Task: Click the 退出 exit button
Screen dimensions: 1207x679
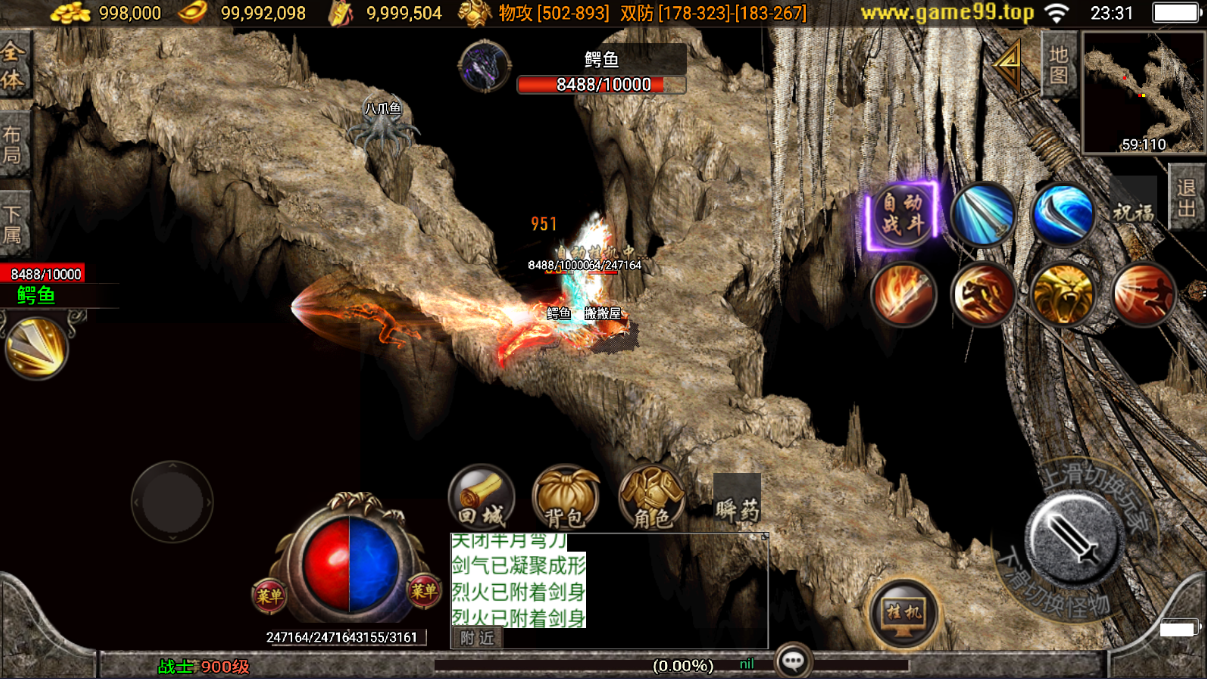Action: coord(1187,197)
